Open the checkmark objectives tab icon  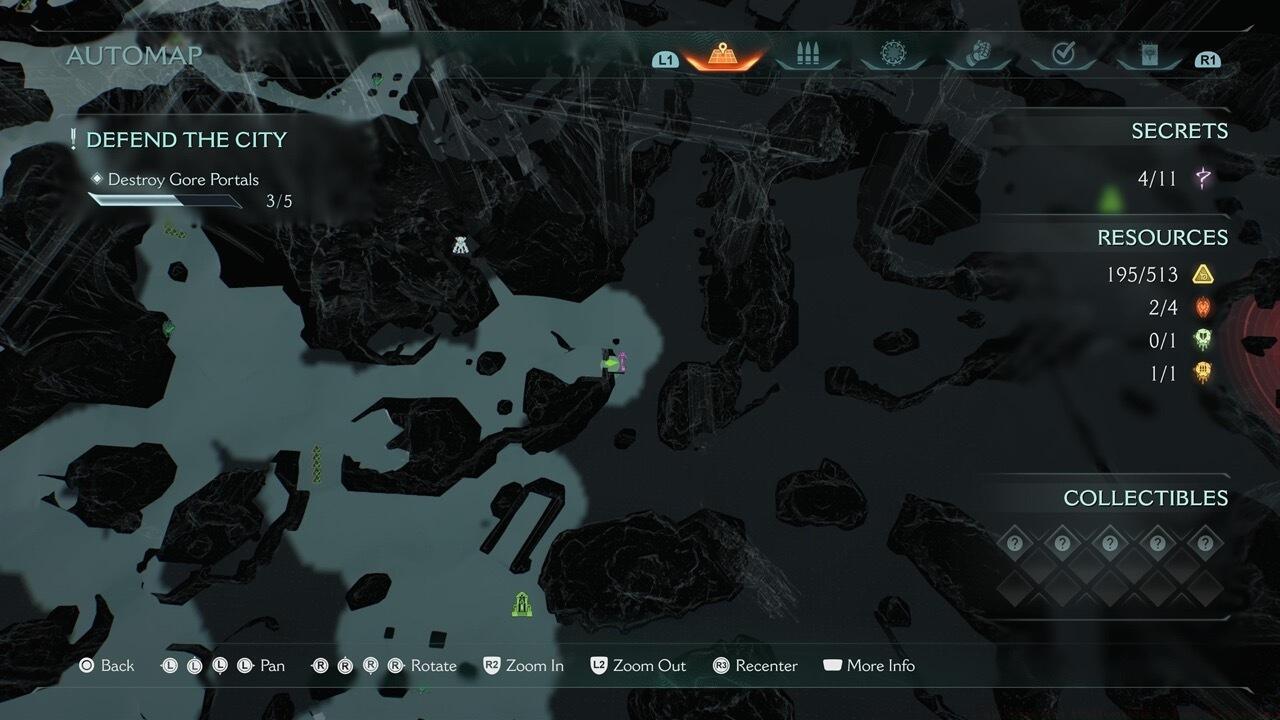(1063, 55)
